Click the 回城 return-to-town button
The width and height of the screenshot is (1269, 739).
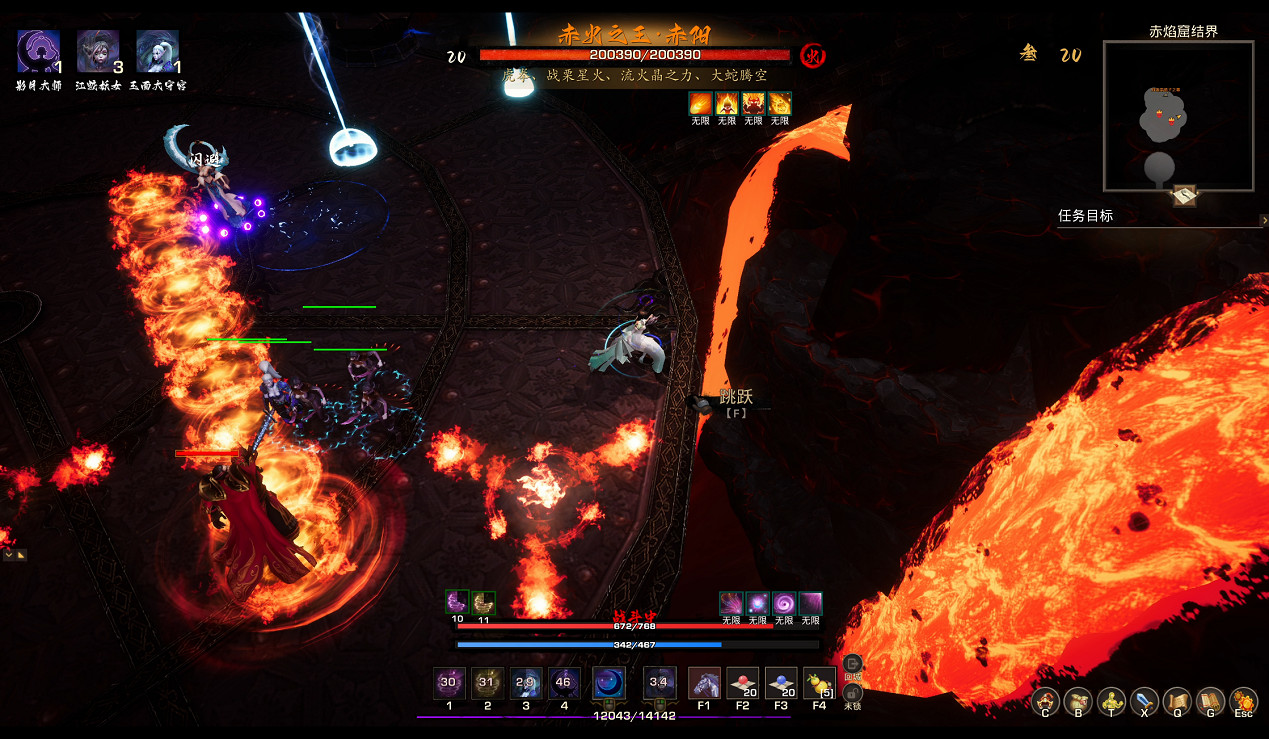(853, 664)
